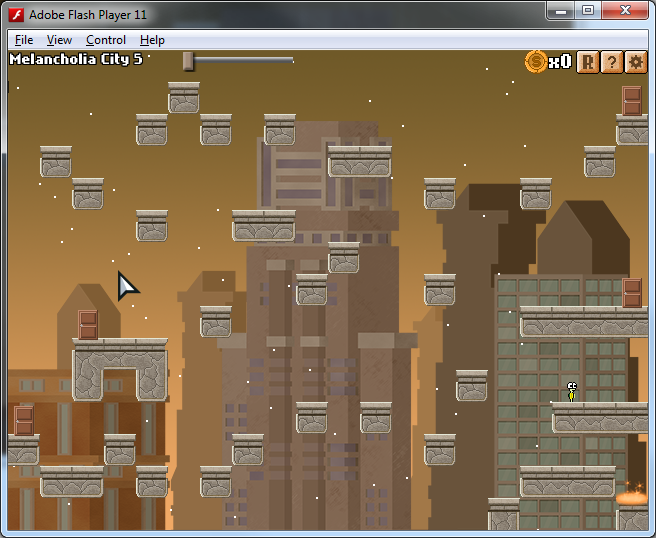Image resolution: width=656 pixels, height=538 pixels.
Task: Click the R restart button
Action: (588, 62)
